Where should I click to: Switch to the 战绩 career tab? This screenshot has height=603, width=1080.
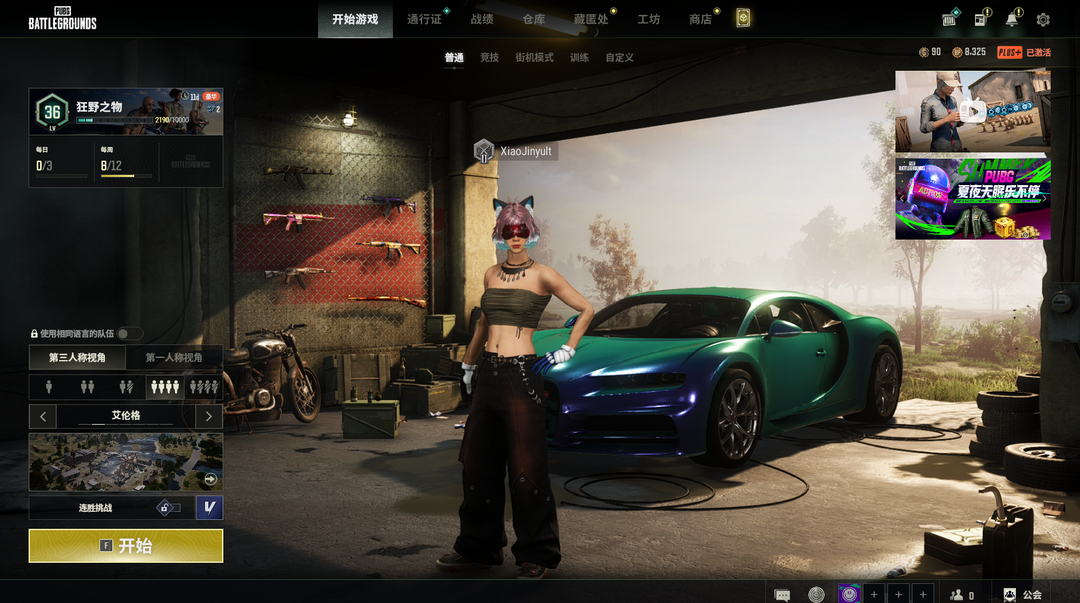pyautogui.click(x=482, y=19)
